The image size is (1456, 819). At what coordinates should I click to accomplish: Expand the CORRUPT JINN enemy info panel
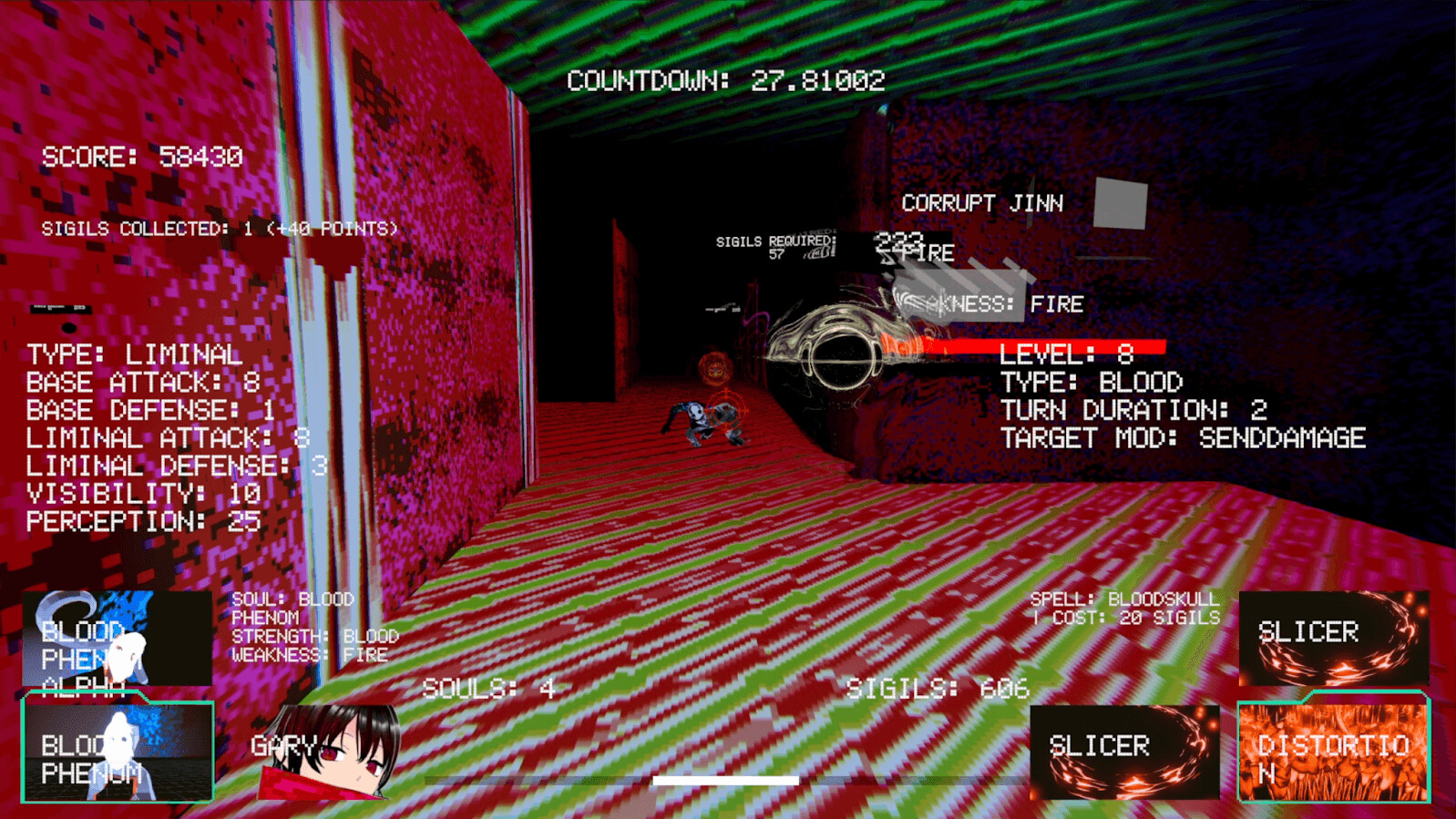coord(982,202)
